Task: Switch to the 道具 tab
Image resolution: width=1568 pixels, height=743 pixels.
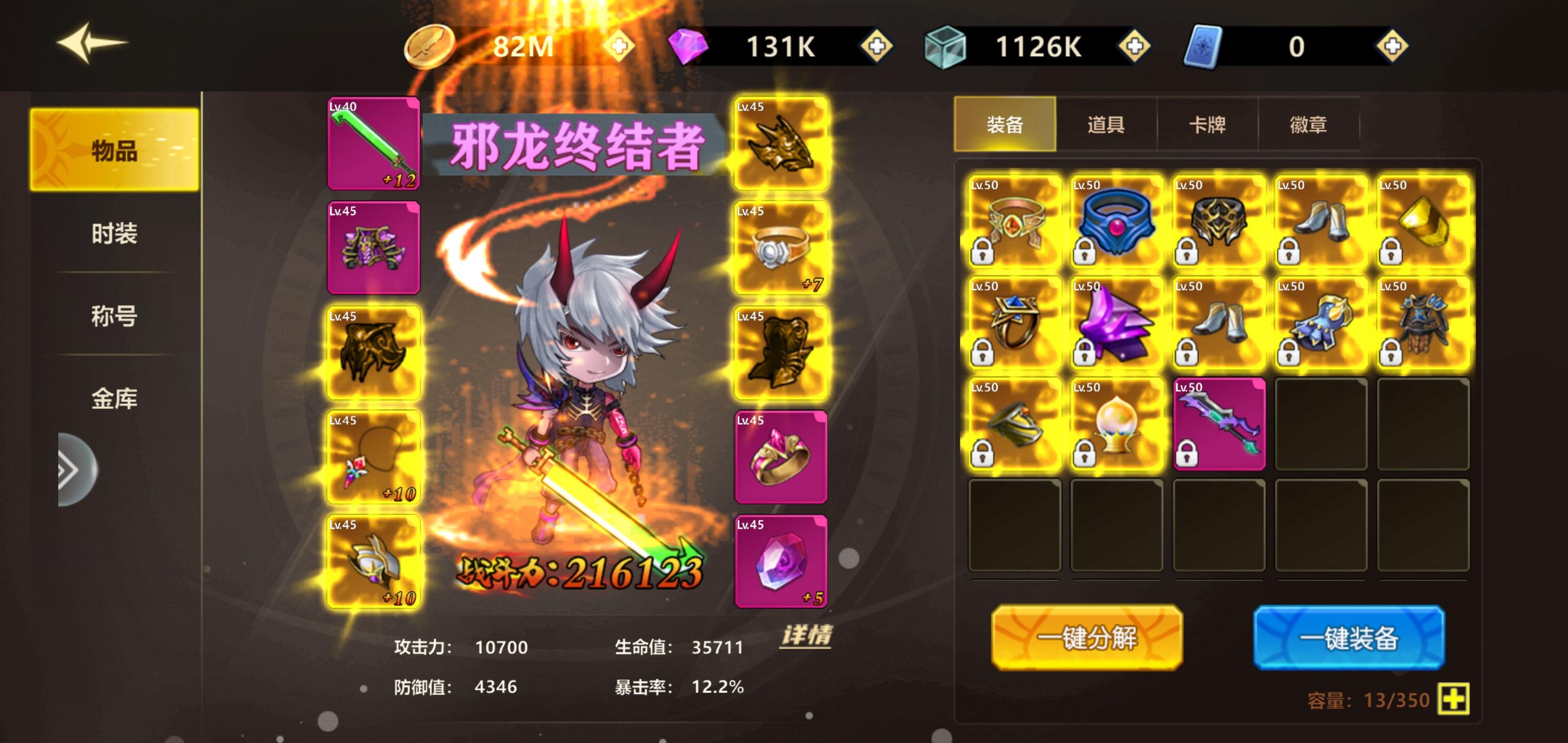Action: (x=1105, y=125)
